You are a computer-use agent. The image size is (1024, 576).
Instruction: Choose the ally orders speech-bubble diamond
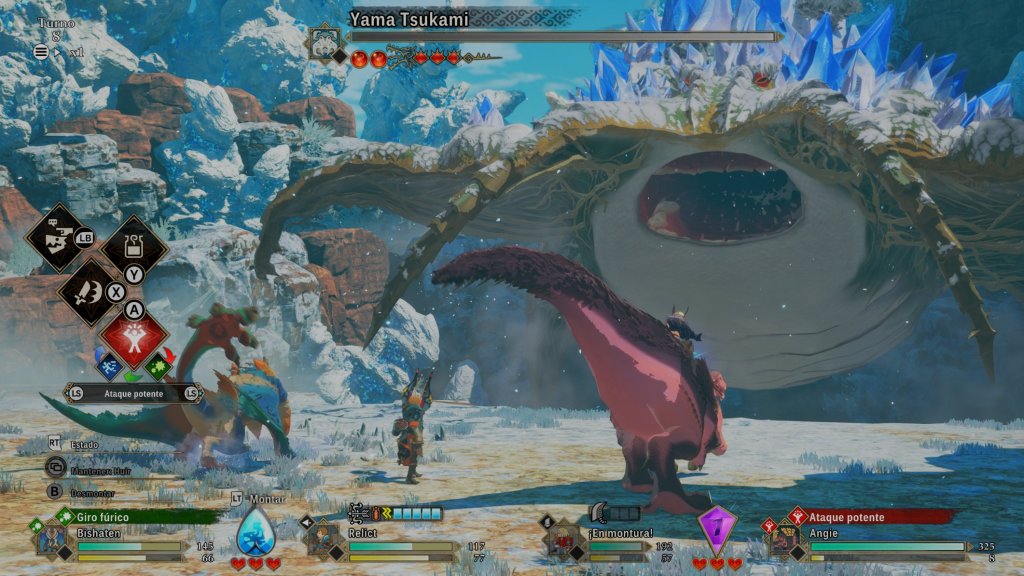click(x=57, y=236)
